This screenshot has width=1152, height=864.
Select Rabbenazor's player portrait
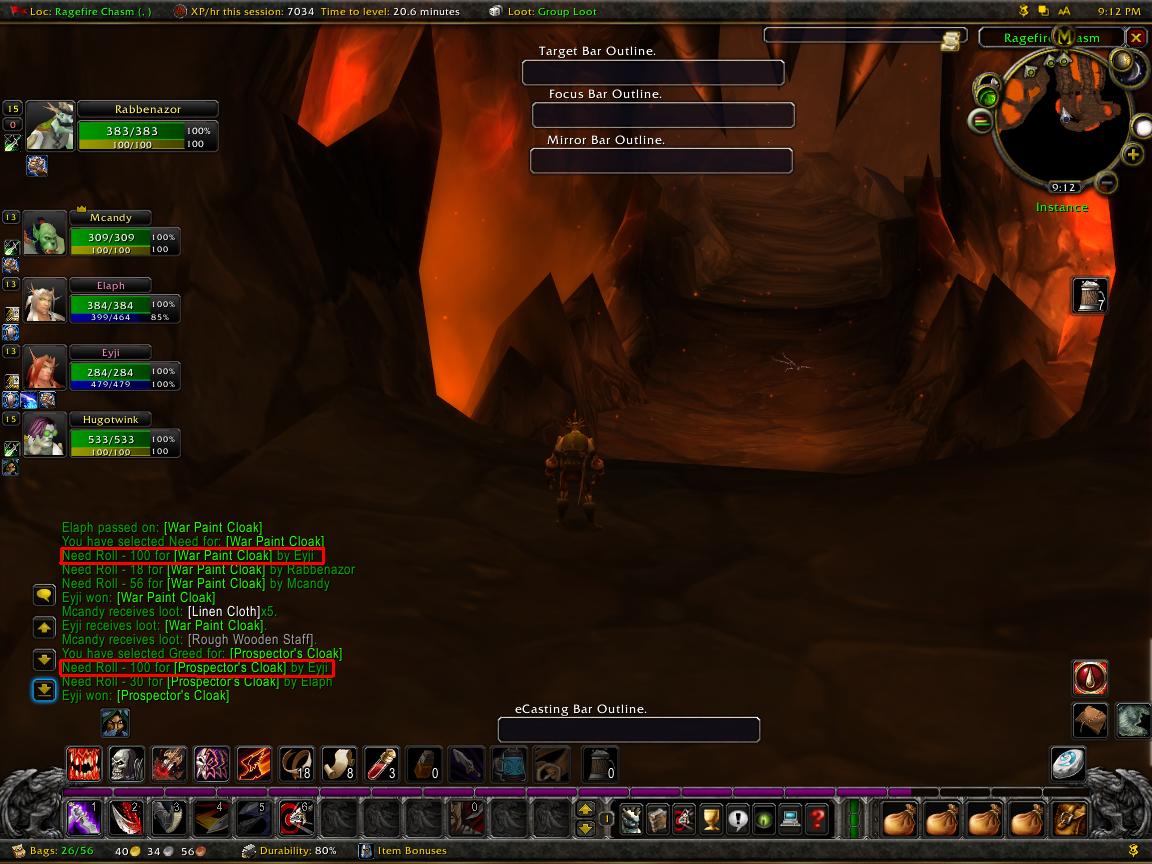(x=50, y=127)
